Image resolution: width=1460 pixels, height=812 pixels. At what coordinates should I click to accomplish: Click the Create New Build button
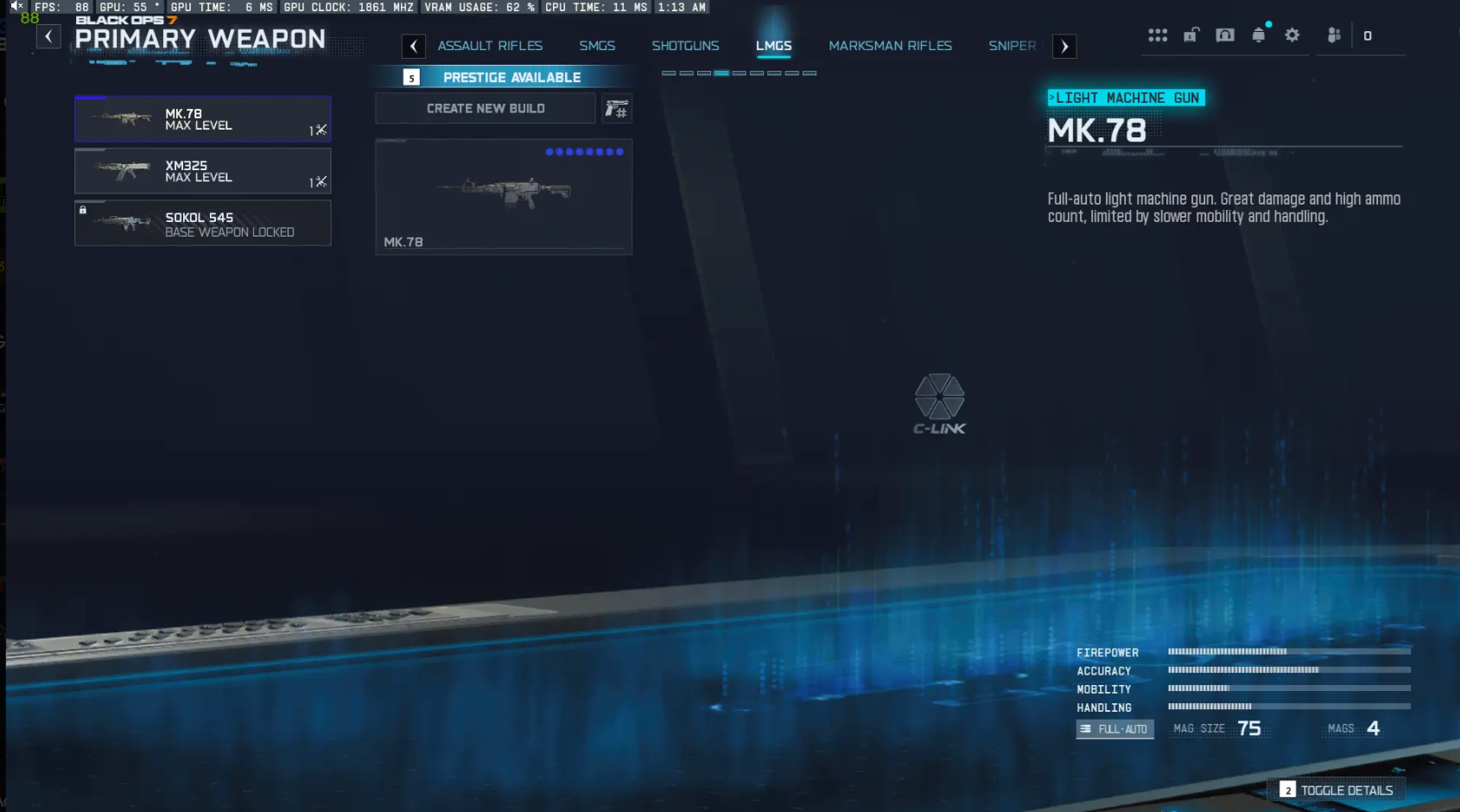coord(485,108)
